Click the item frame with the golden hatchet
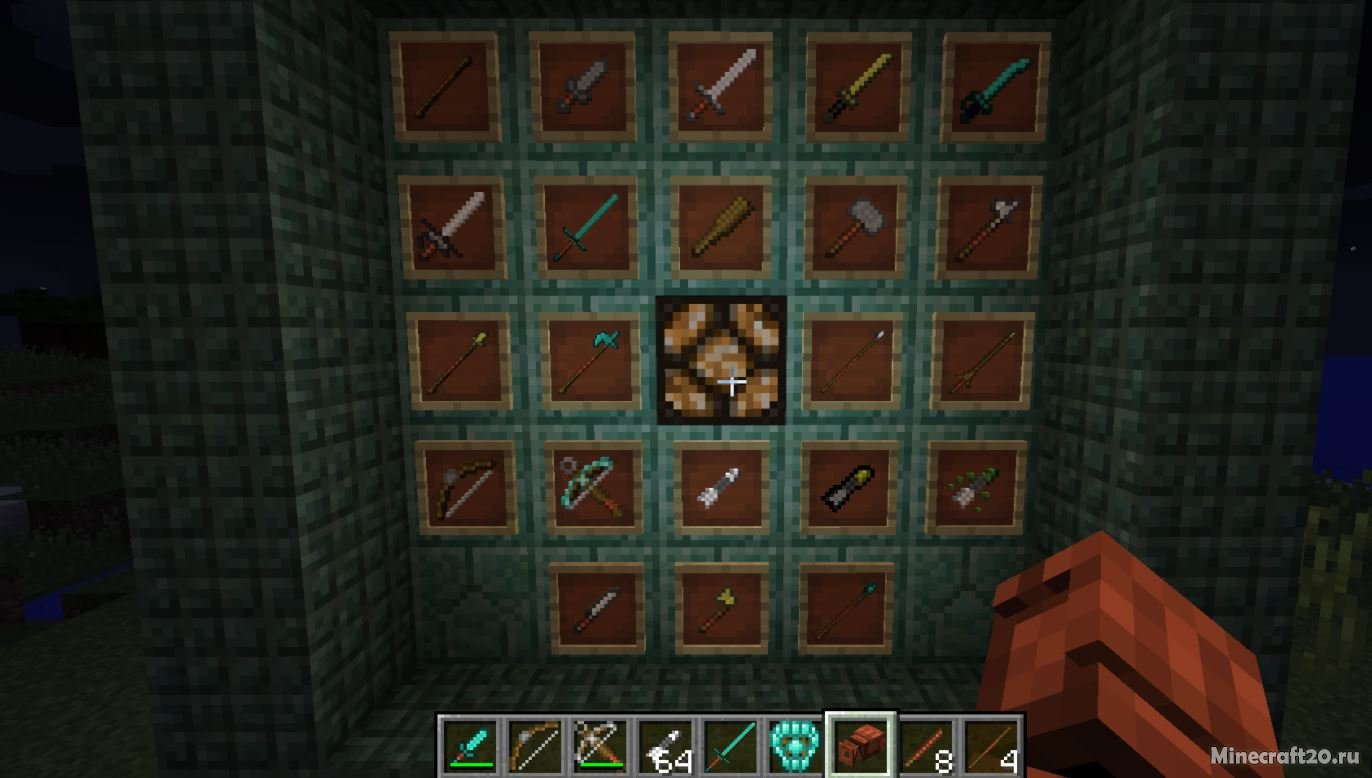The image size is (1372, 778). click(723, 605)
